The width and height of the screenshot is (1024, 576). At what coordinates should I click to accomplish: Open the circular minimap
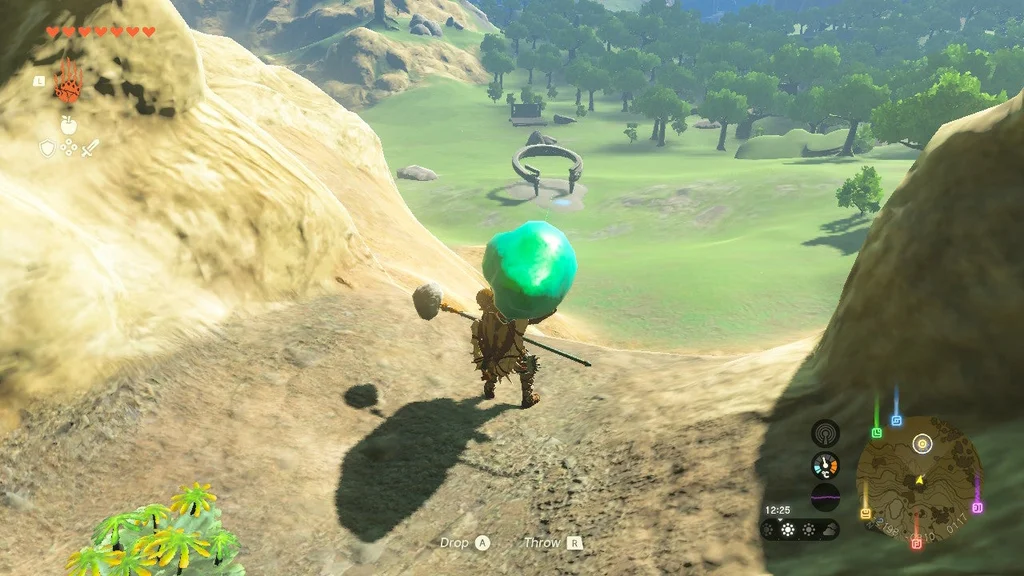point(919,479)
